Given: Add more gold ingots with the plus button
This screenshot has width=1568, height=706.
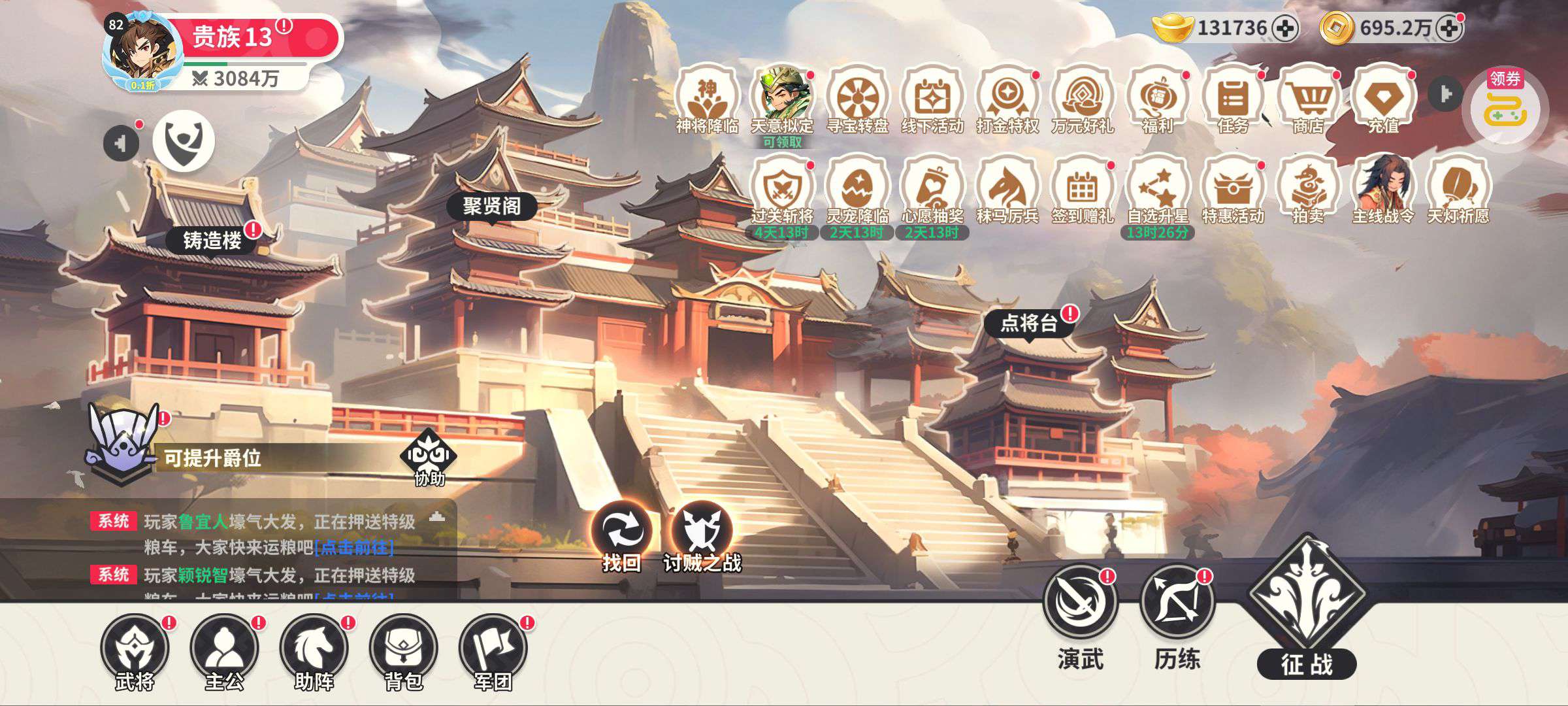Looking at the screenshot, I should point(1286,29).
